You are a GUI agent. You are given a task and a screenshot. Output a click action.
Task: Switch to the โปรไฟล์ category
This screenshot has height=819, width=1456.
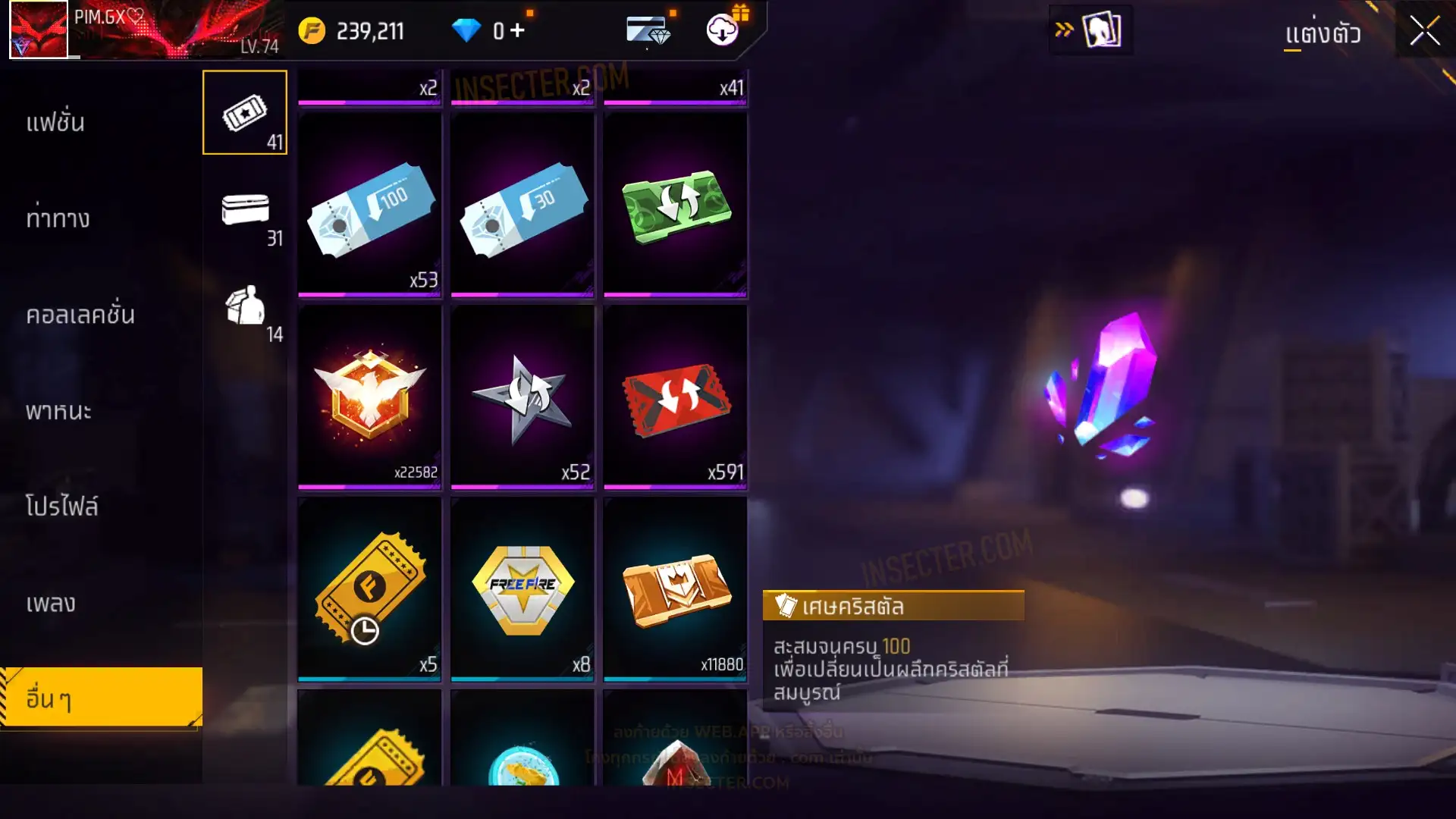[61, 507]
